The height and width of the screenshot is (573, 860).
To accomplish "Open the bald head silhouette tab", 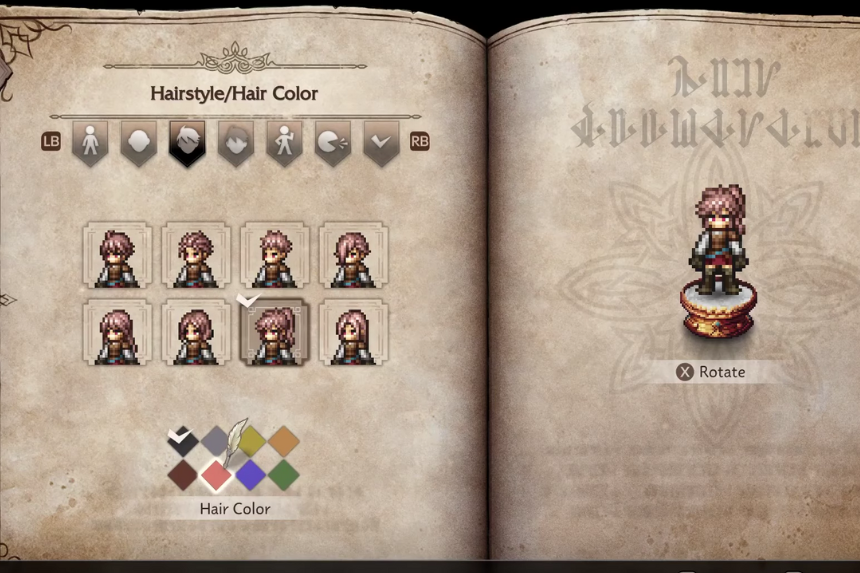I will point(139,142).
